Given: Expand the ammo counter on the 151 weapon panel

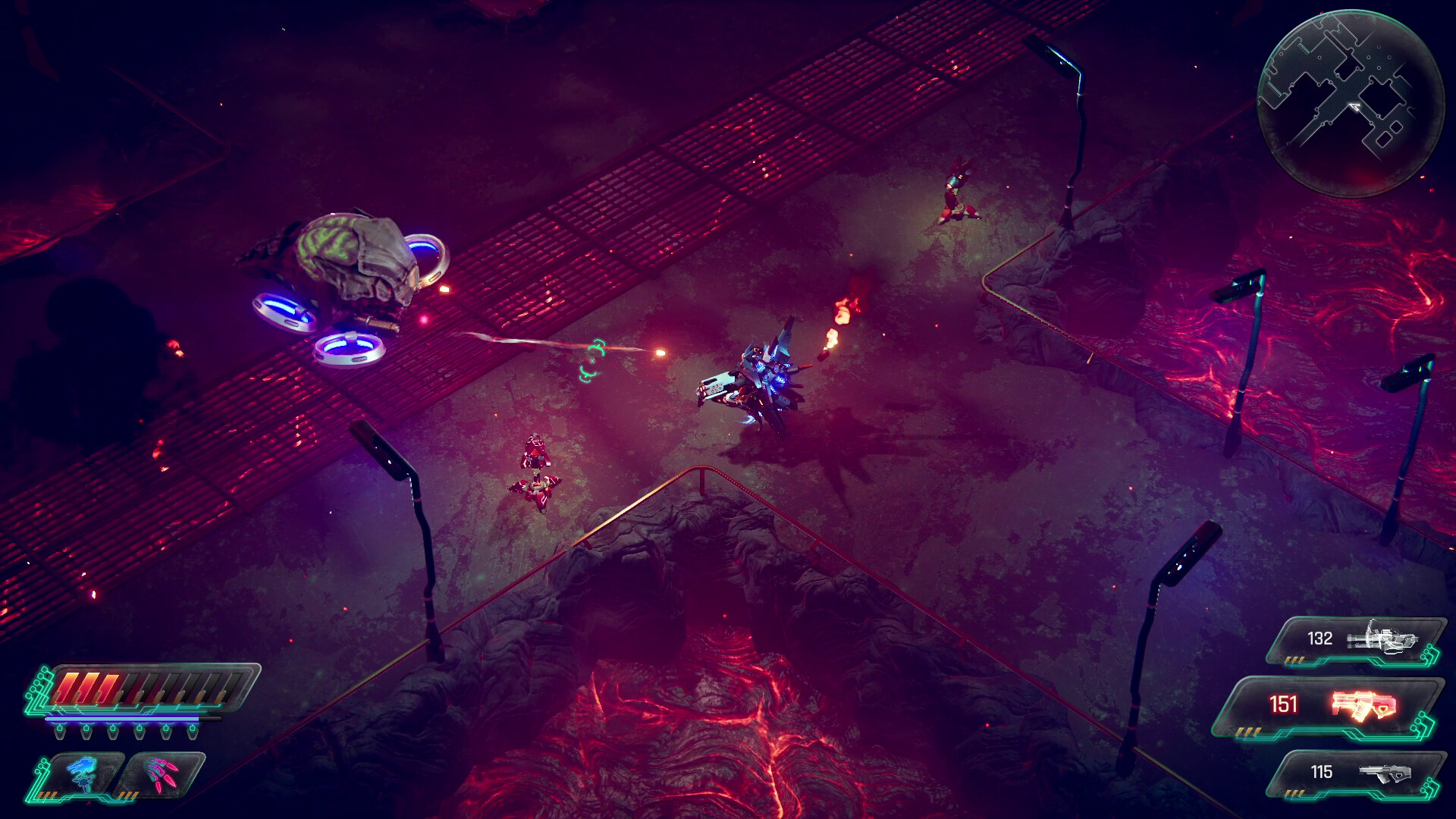Looking at the screenshot, I should (1284, 703).
